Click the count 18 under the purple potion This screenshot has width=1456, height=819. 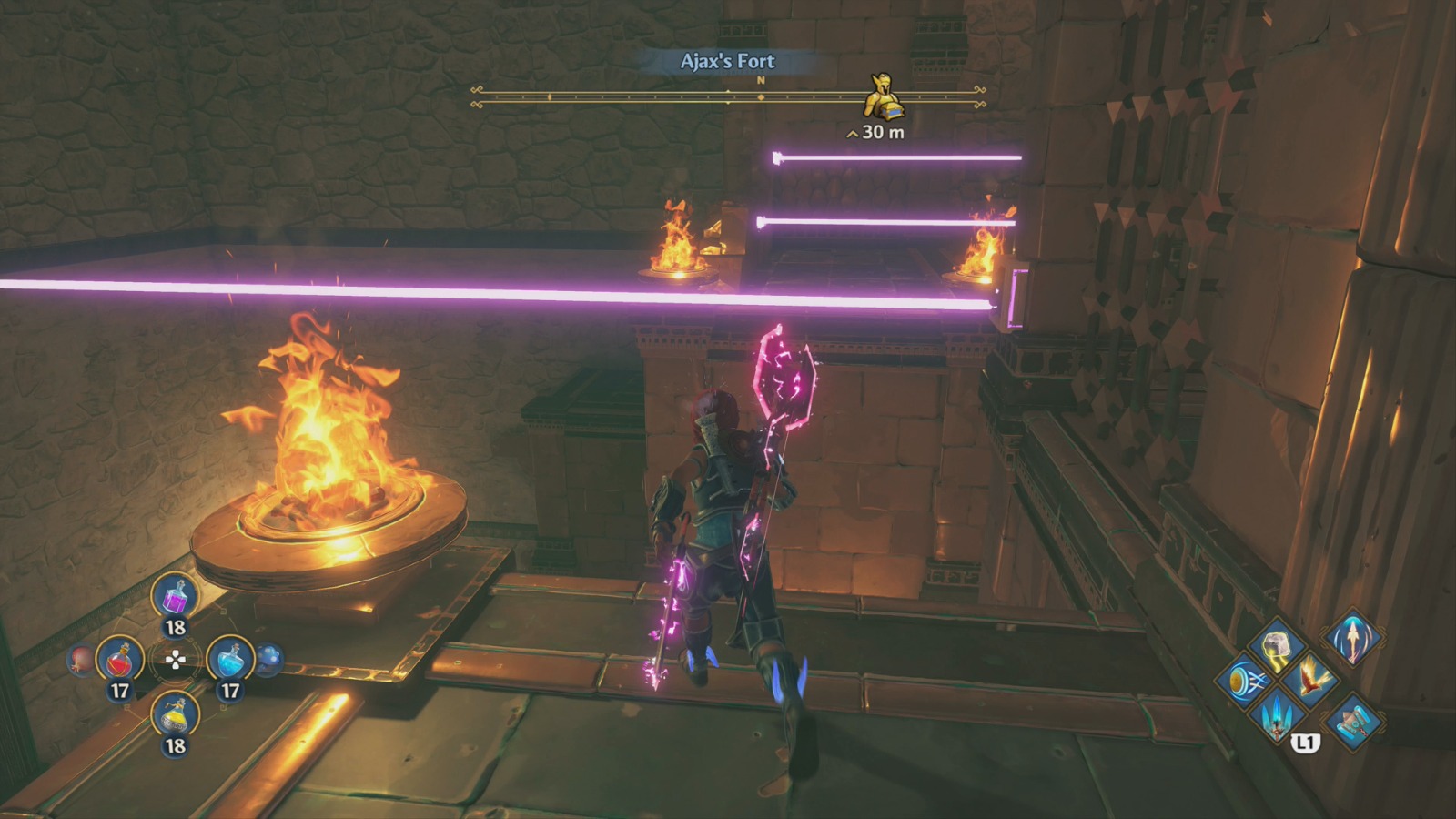(x=174, y=626)
